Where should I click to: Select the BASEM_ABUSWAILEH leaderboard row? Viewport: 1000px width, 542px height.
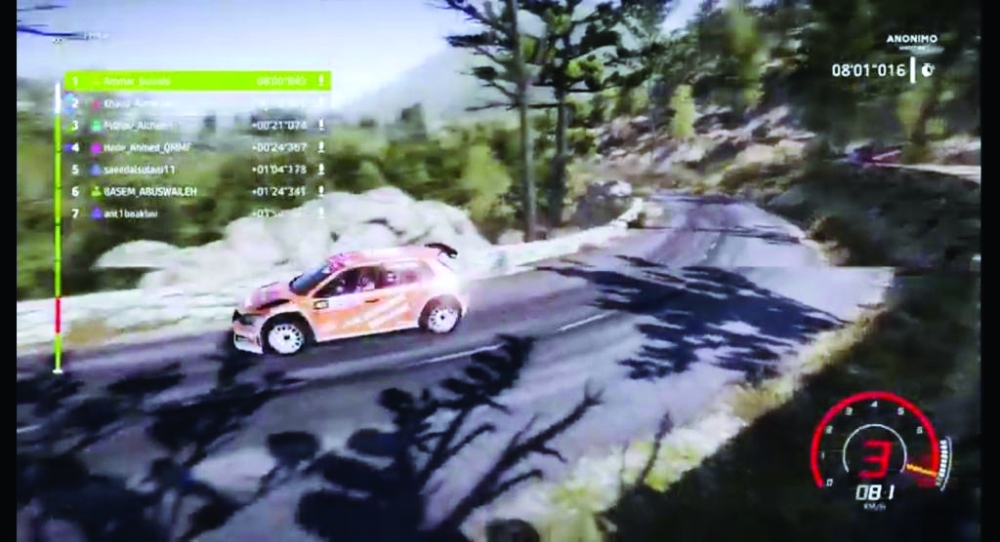[x=197, y=190]
